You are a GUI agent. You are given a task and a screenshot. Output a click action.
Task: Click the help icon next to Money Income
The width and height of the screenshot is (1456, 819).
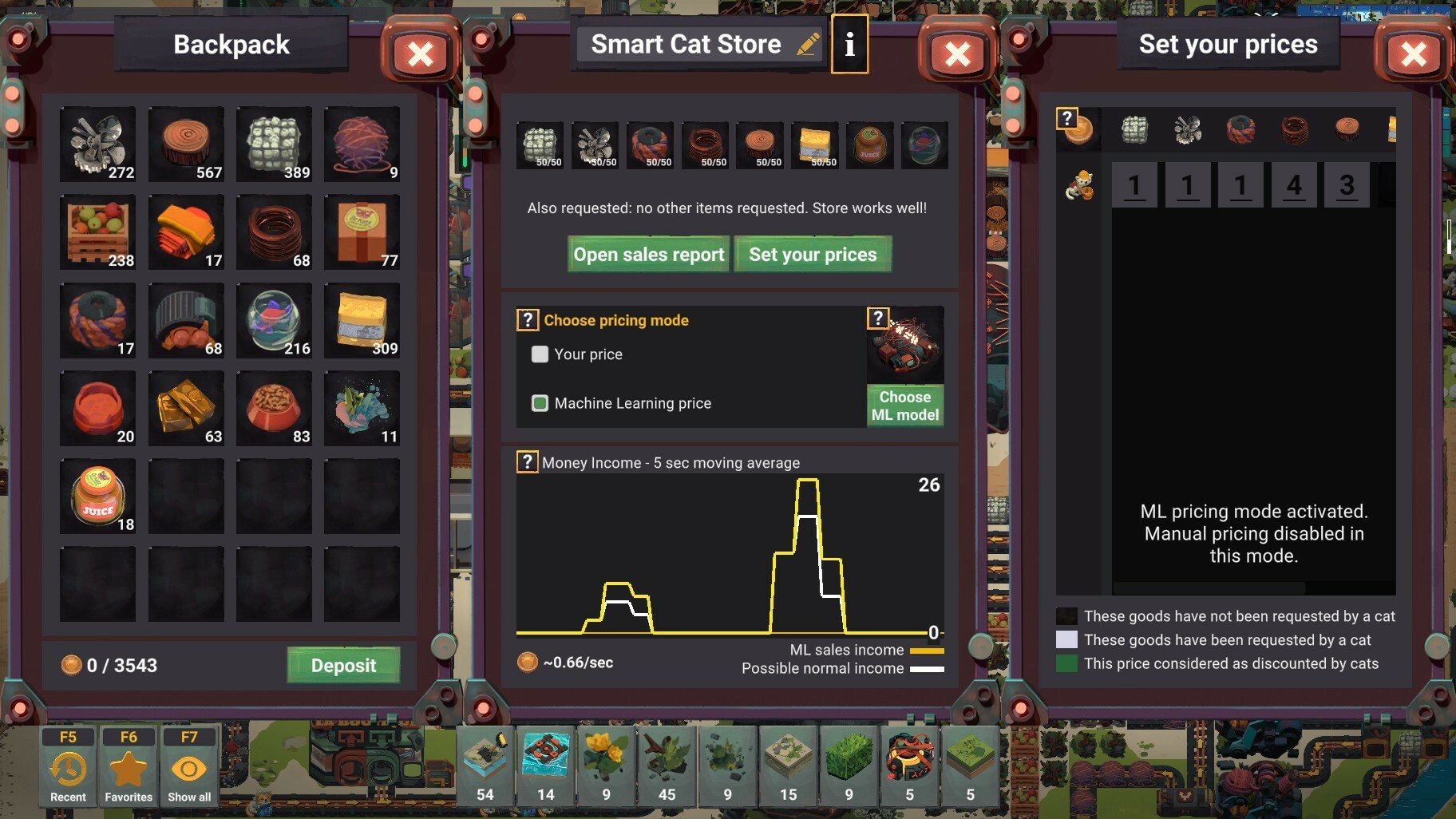point(528,461)
